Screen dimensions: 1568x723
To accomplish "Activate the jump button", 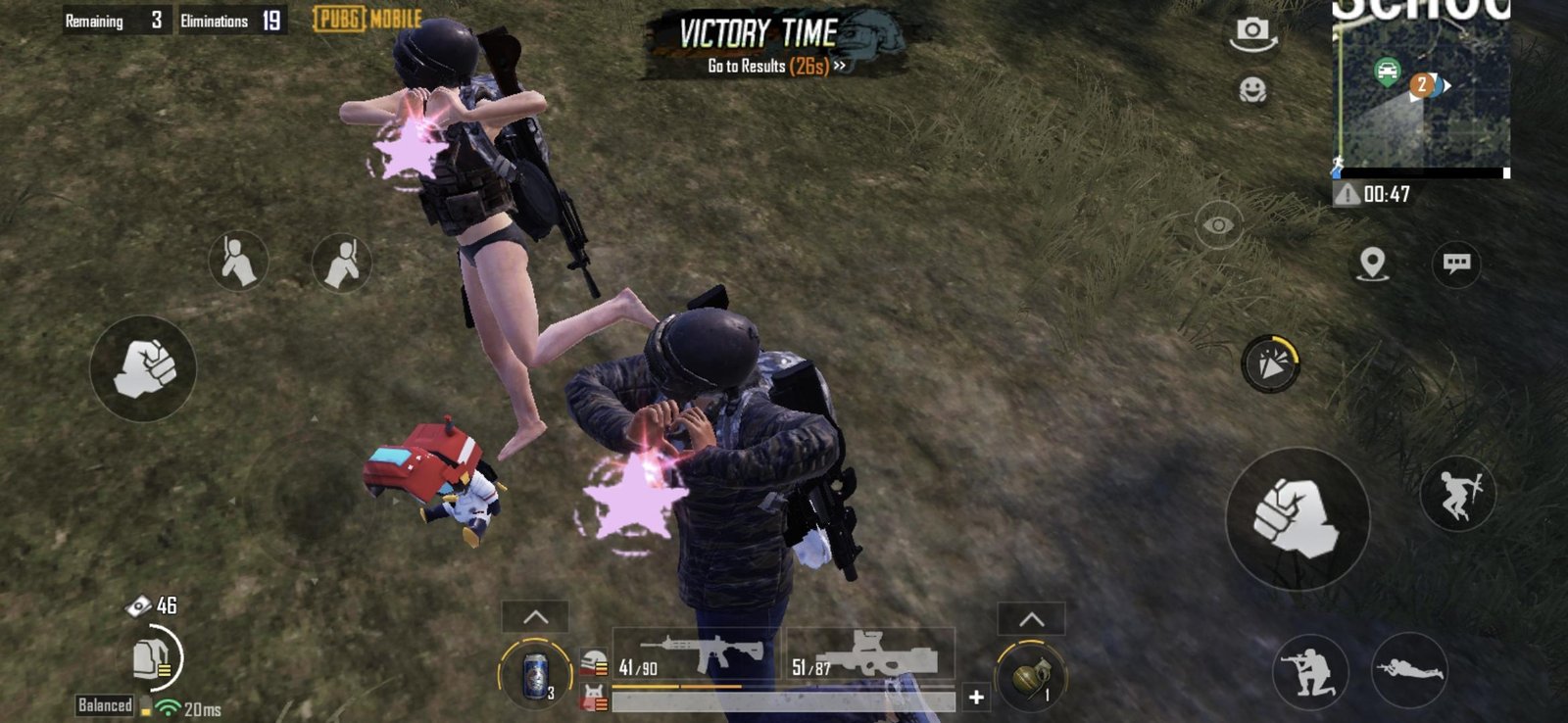I will [1457, 494].
